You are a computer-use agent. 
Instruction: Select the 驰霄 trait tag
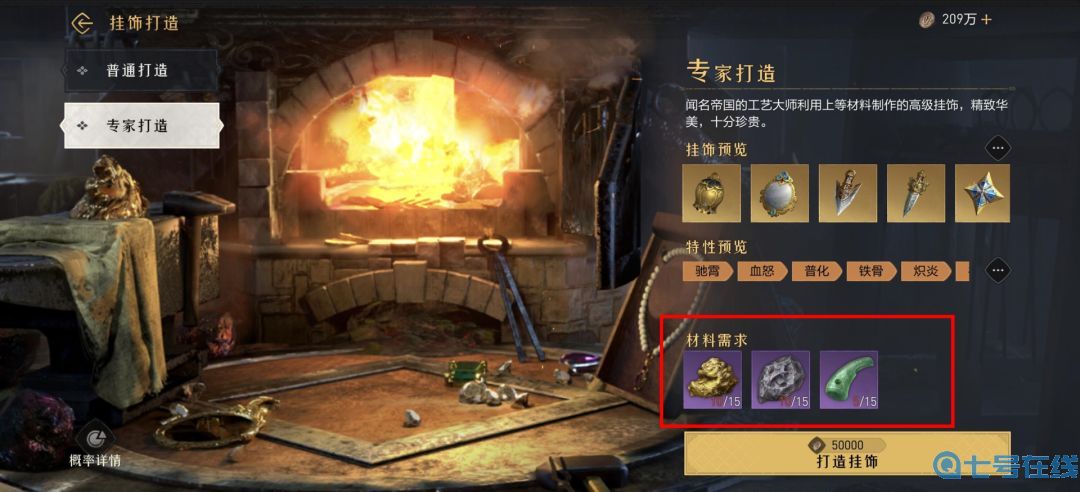708,271
